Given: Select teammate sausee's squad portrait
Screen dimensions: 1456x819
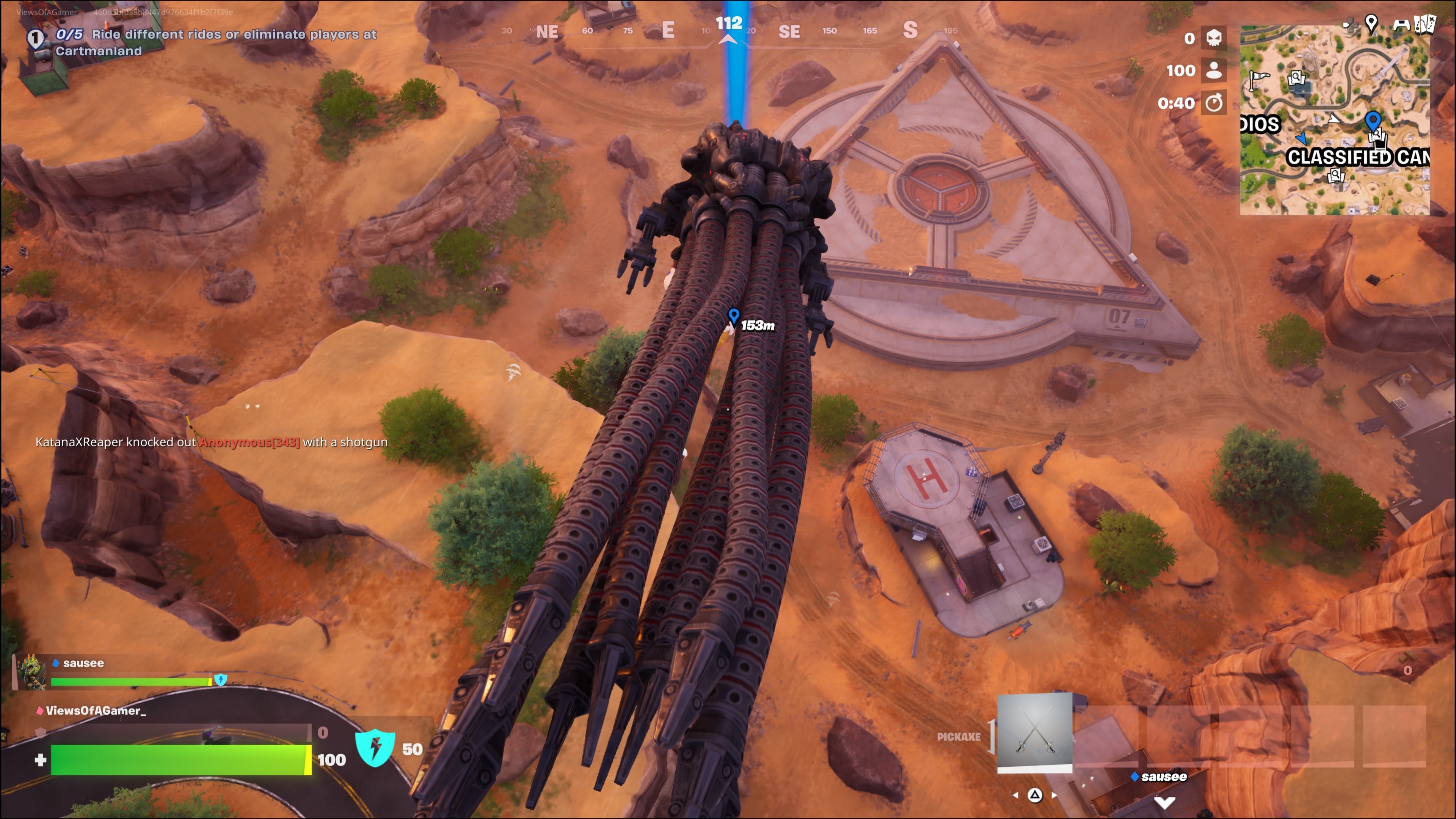Looking at the screenshot, I should click(x=31, y=673).
